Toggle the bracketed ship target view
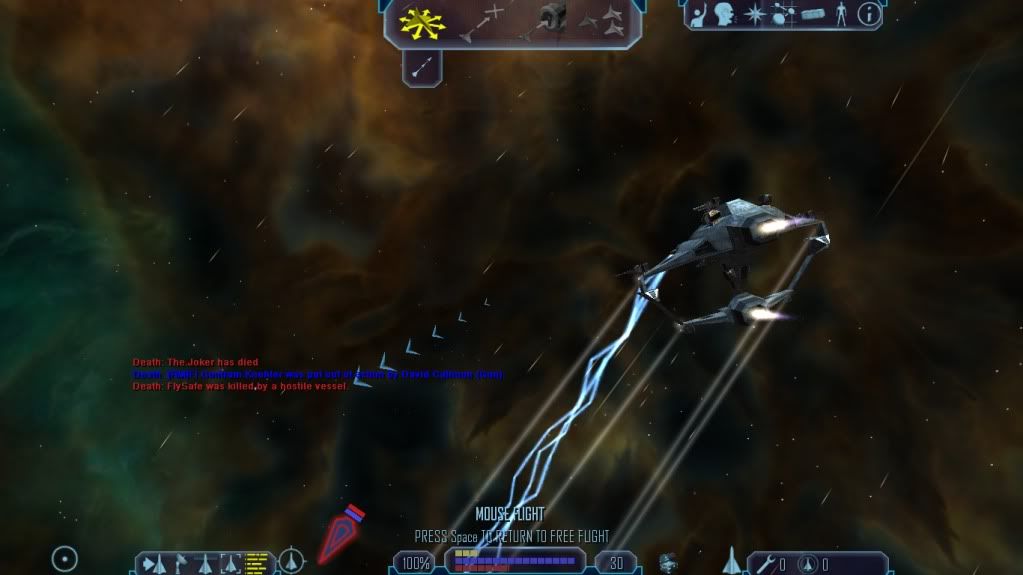This screenshot has width=1023, height=575. tap(232, 563)
